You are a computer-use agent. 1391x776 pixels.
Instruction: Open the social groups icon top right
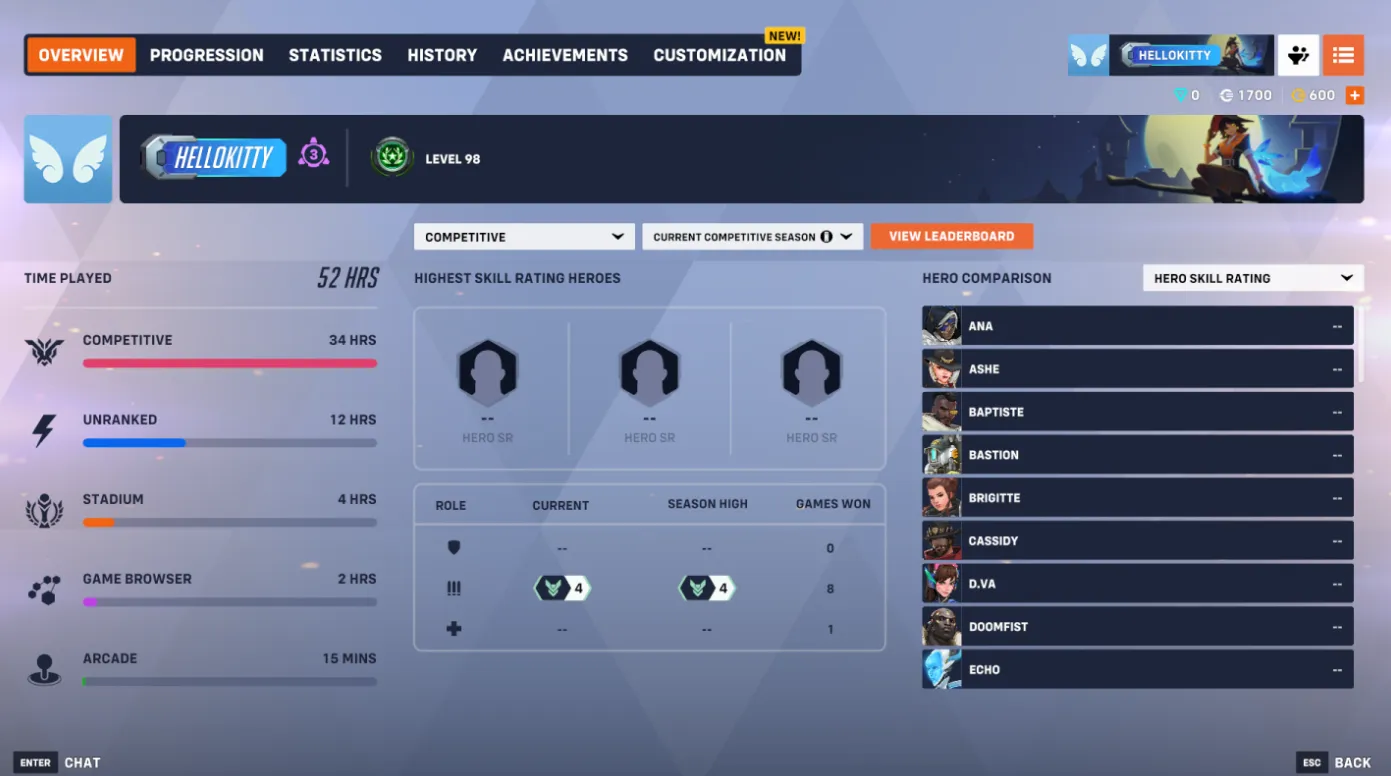pyautogui.click(x=1297, y=55)
